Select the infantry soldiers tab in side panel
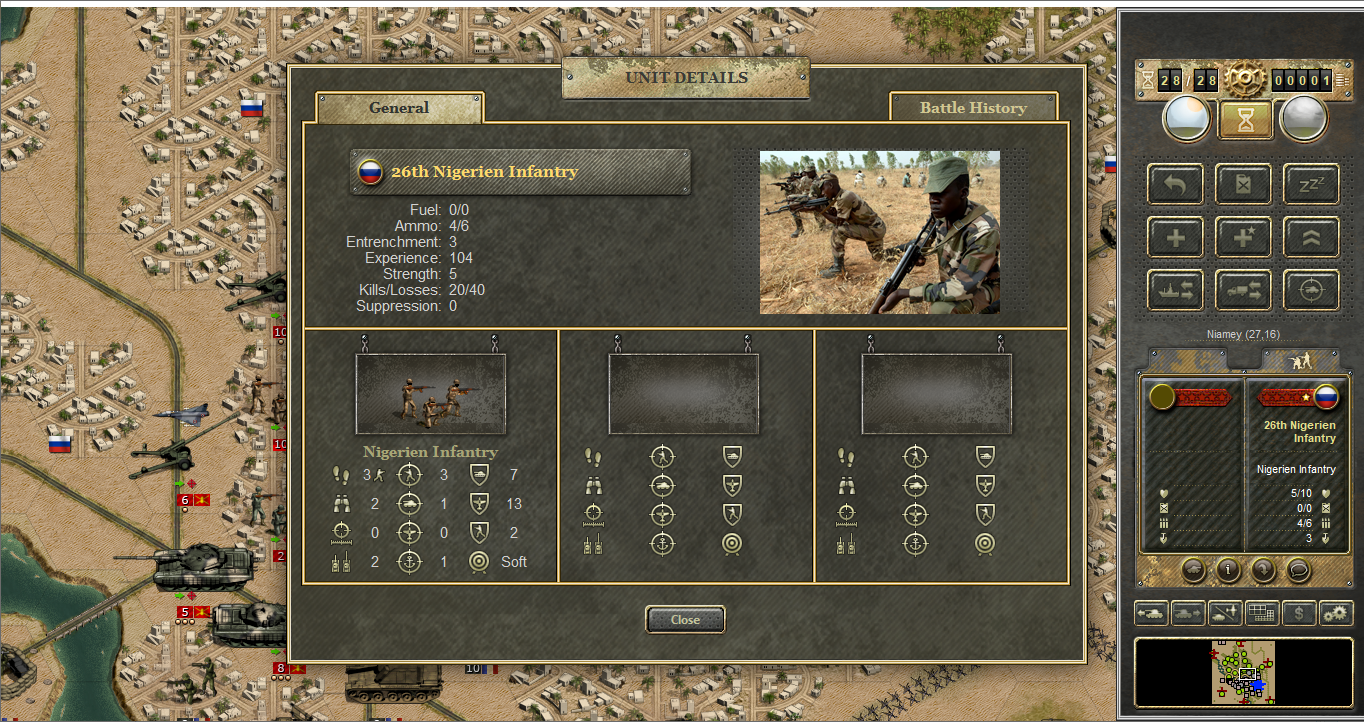 coord(1300,360)
